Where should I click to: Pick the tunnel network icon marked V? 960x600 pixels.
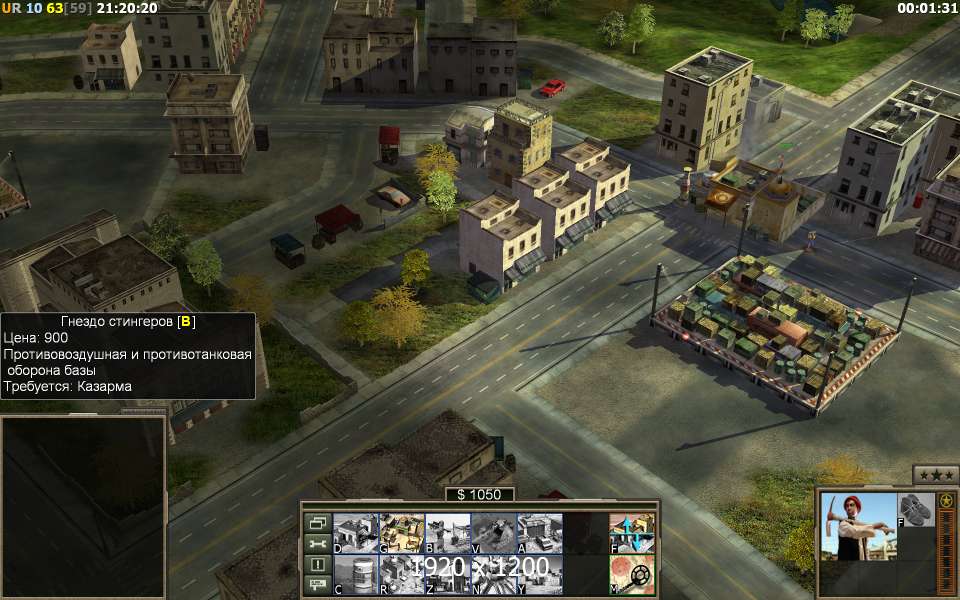click(x=493, y=533)
